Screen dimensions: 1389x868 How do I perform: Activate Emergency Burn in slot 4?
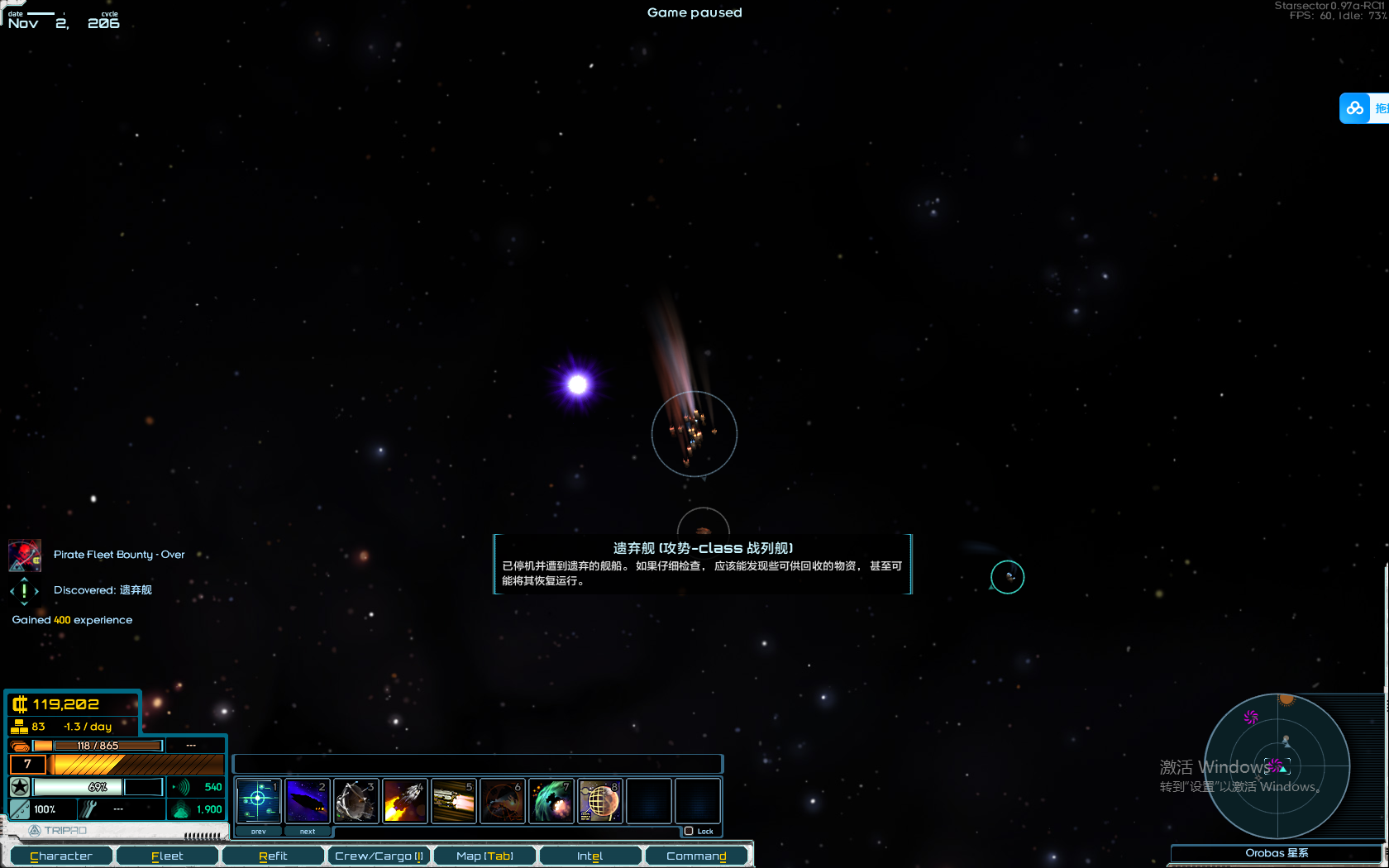tap(405, 800)
